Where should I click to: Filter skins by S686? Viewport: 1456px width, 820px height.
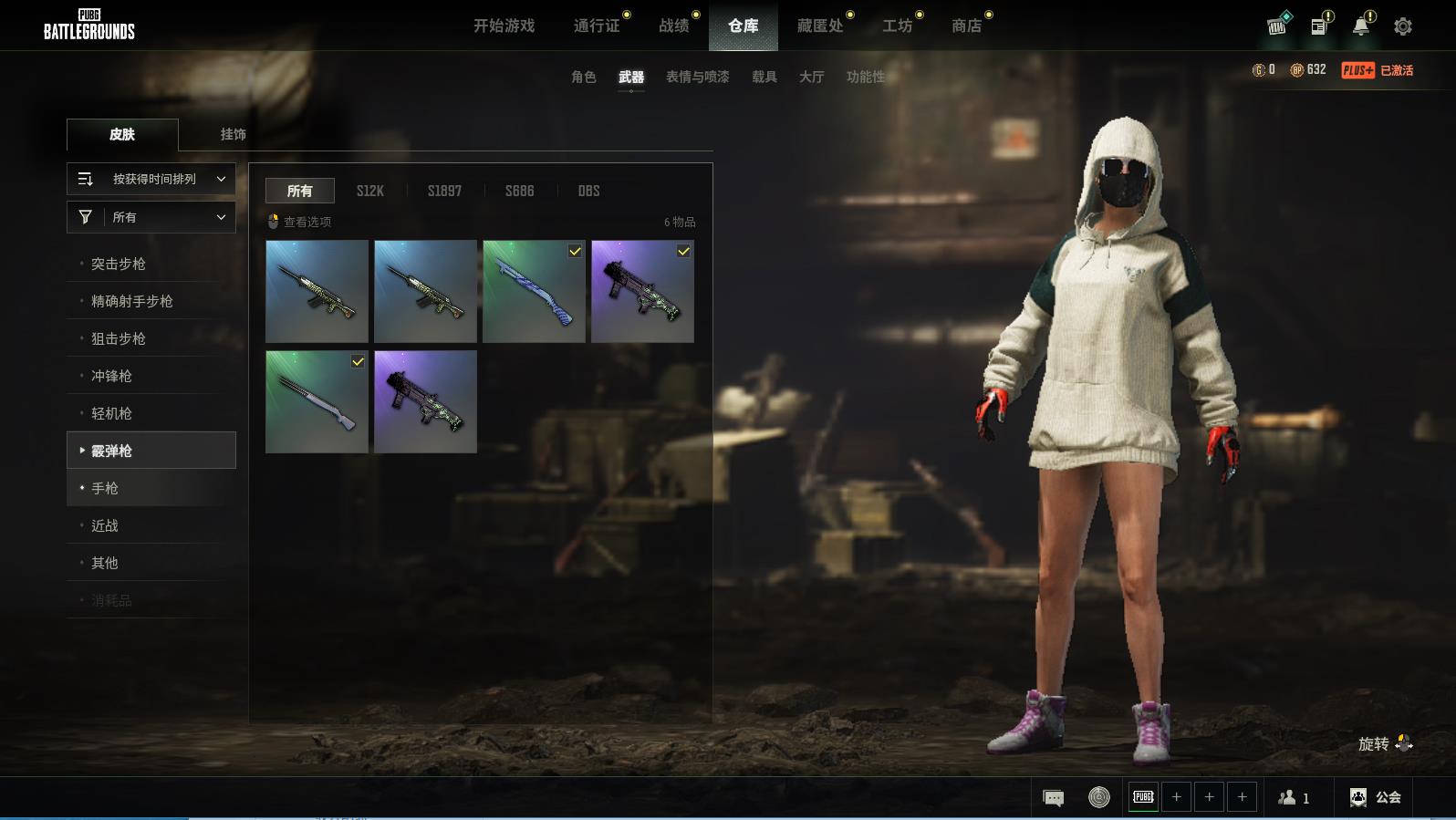(x=520, y=191)
